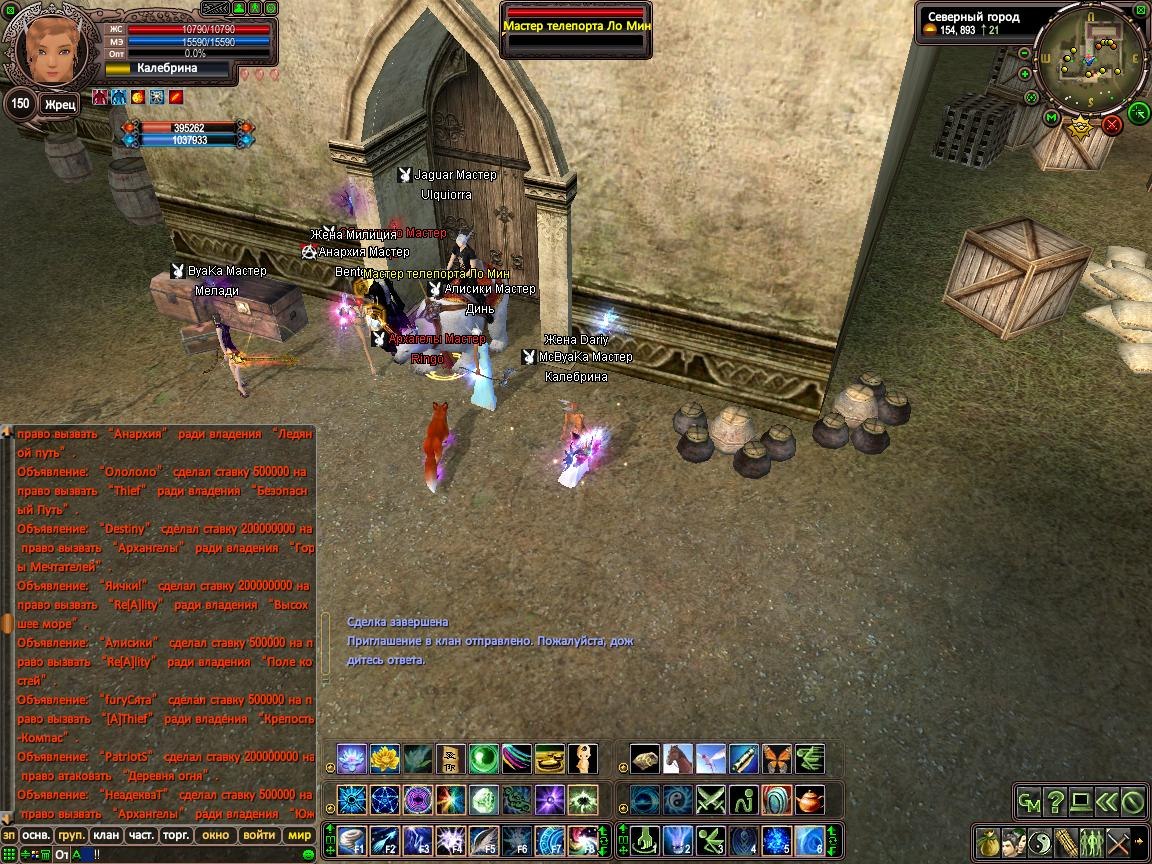This screenshot has height=864, width=1152.
Task: Click the teapot item slot
Action: pos(810,800)
